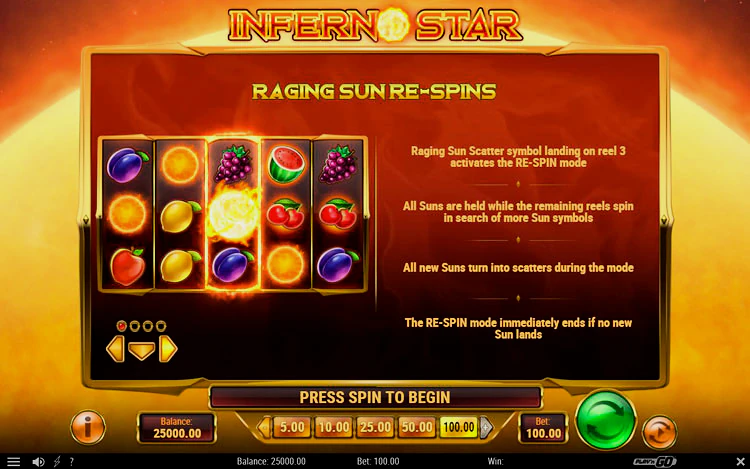Toggle sound with the speaker icon
Viewport: 750px width, 469px height.
point(38,461)
